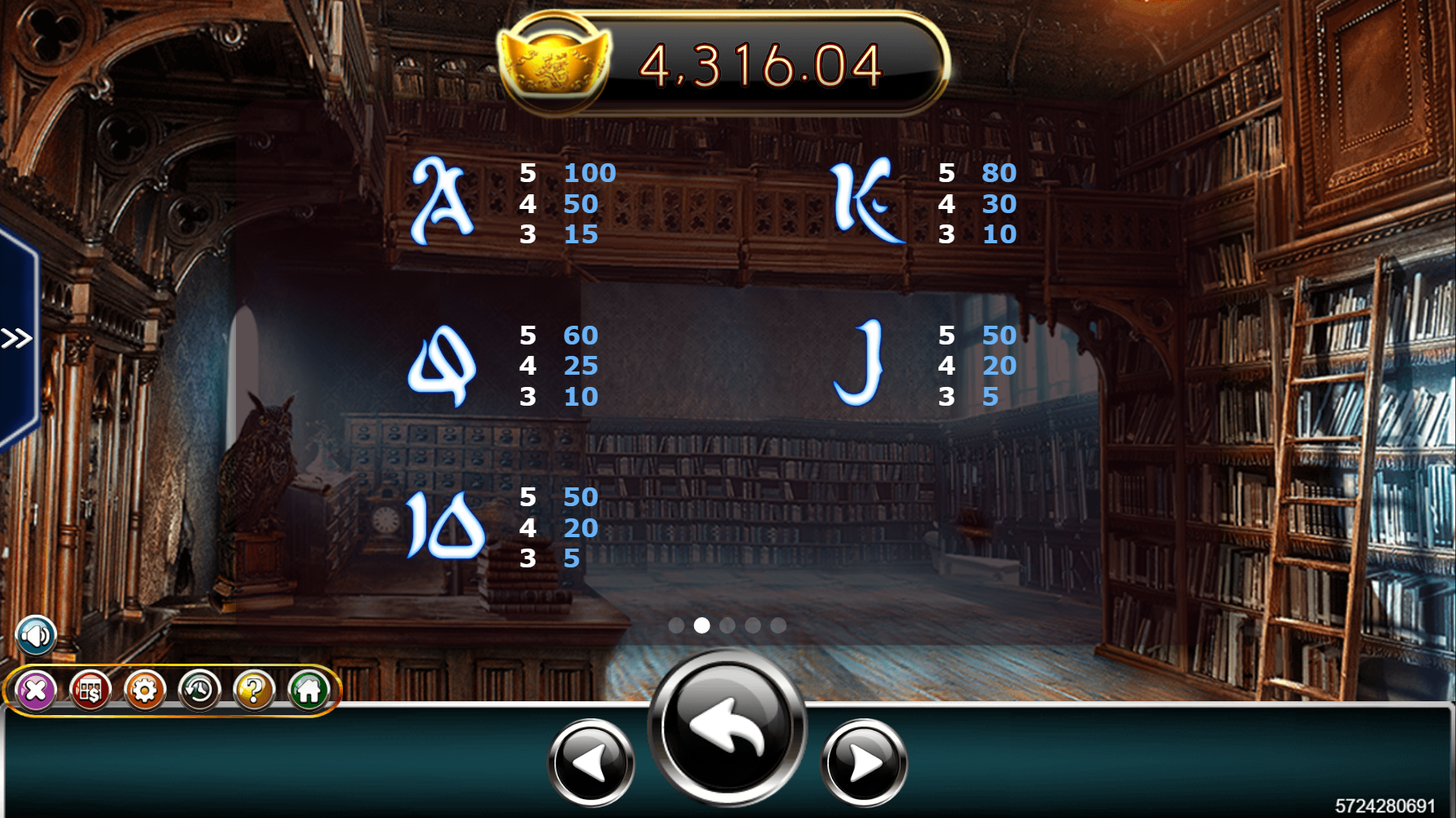Show the previous paytable page
The height and width of the screenshot is (818, 1456).
coord(591,762)
